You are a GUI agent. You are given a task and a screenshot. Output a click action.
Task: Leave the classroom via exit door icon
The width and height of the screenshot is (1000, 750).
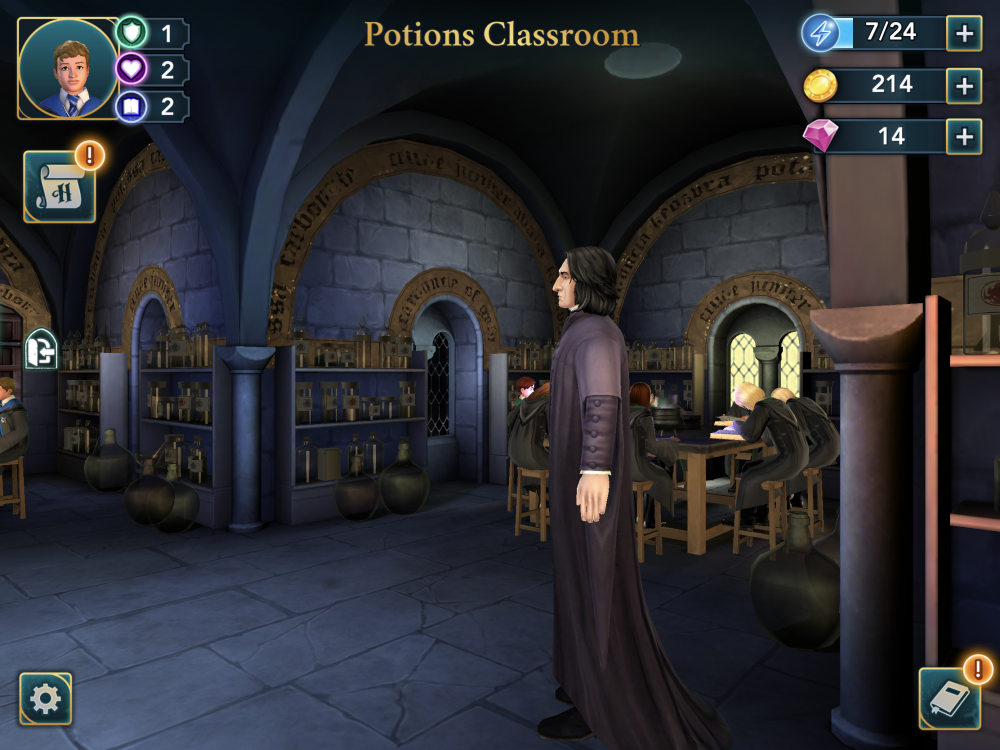(39, 349)
